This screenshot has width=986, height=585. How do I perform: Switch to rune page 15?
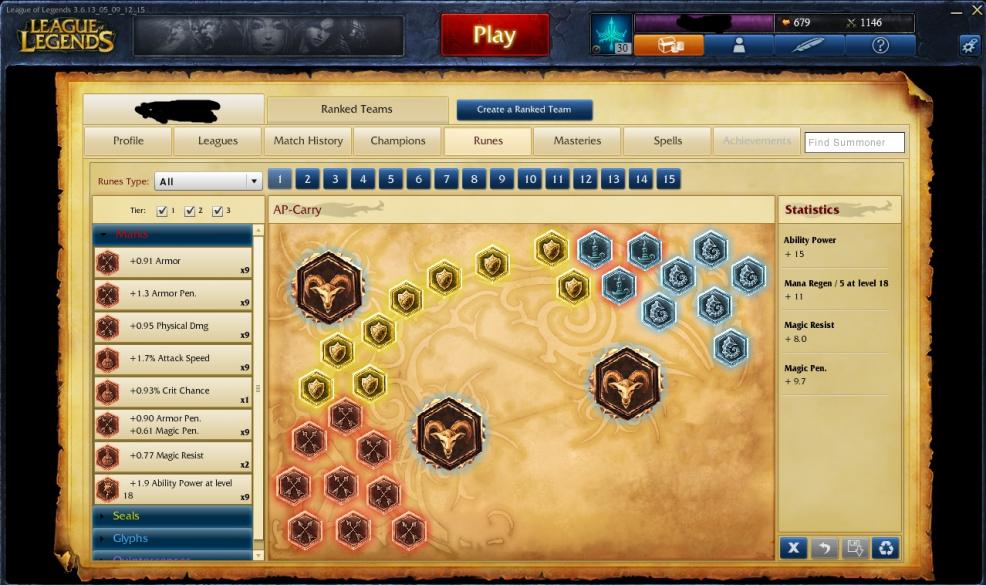tap(668, 180)
